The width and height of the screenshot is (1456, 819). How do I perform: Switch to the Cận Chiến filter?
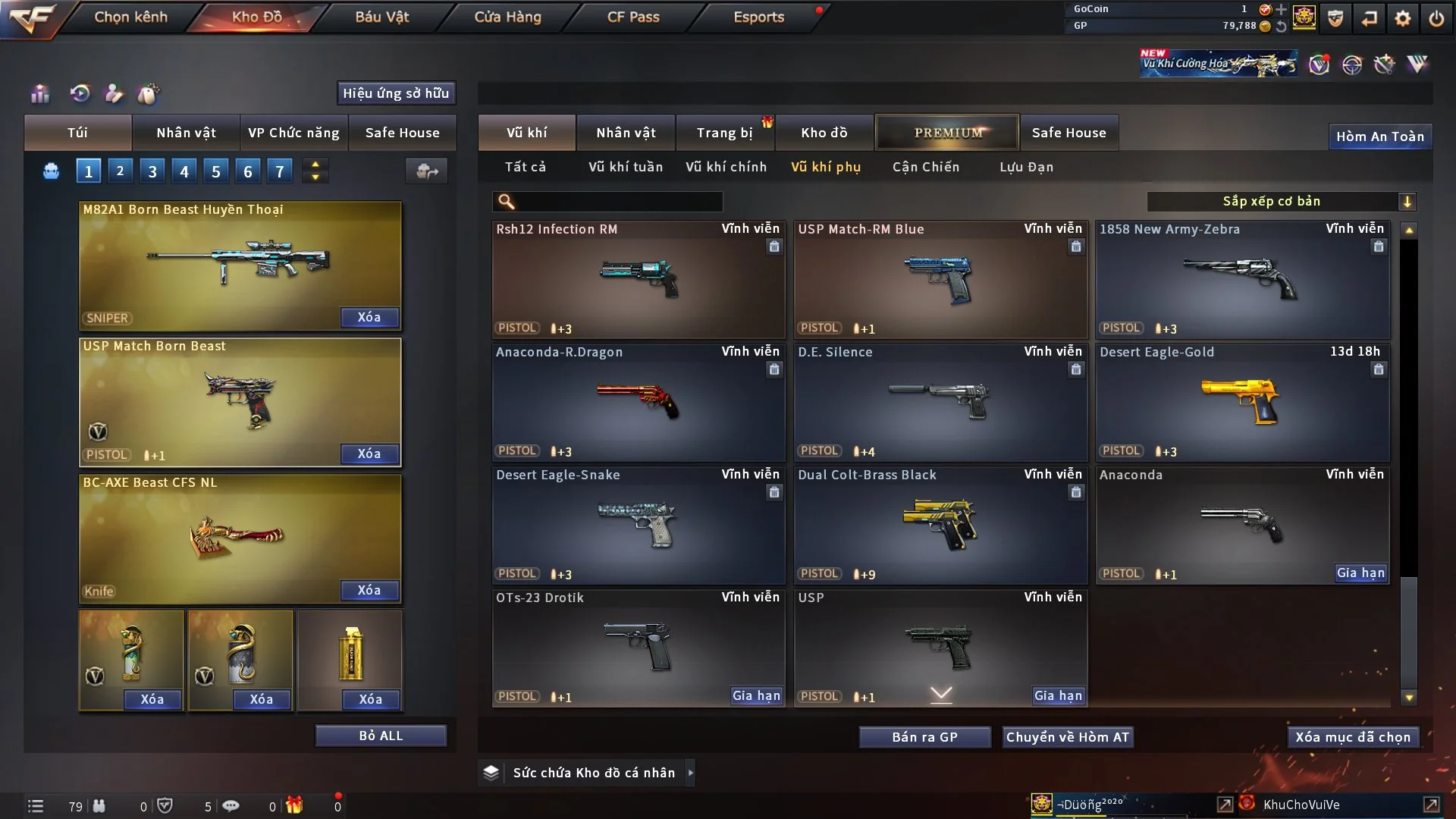[925, 167]
